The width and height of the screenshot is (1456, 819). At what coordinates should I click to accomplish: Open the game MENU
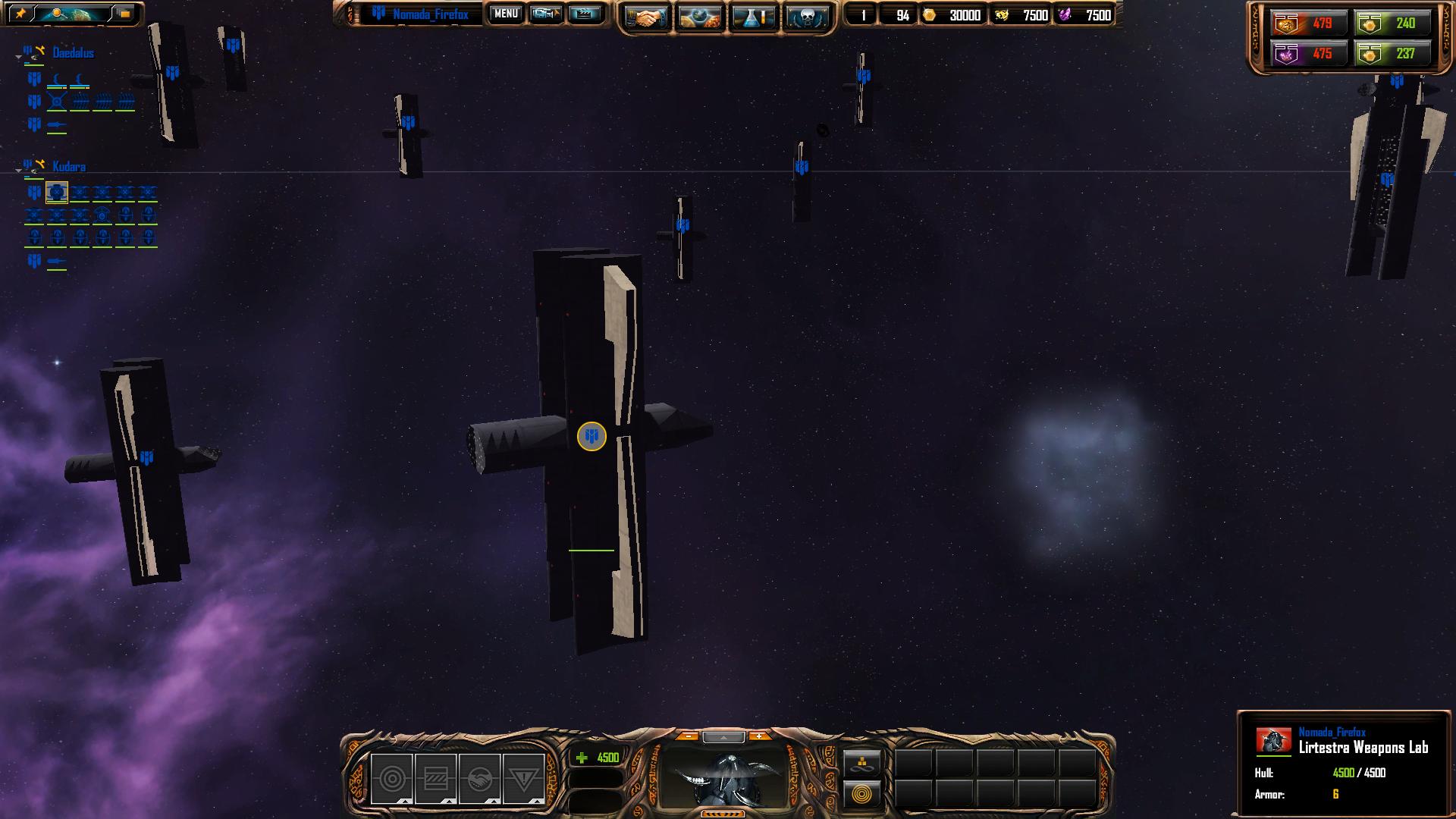[506, 14]
